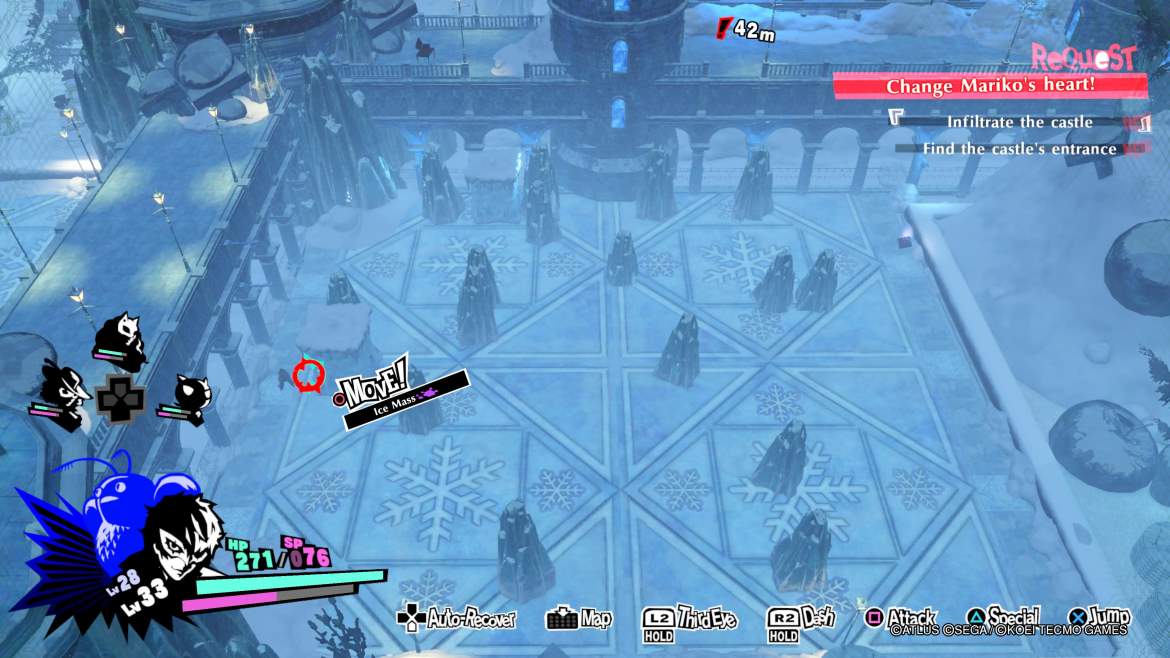1170x658 pixels.
Task: Select the "Find the castle's entrance" objective
Action: pyautogui.click(x=1020, y=149)
